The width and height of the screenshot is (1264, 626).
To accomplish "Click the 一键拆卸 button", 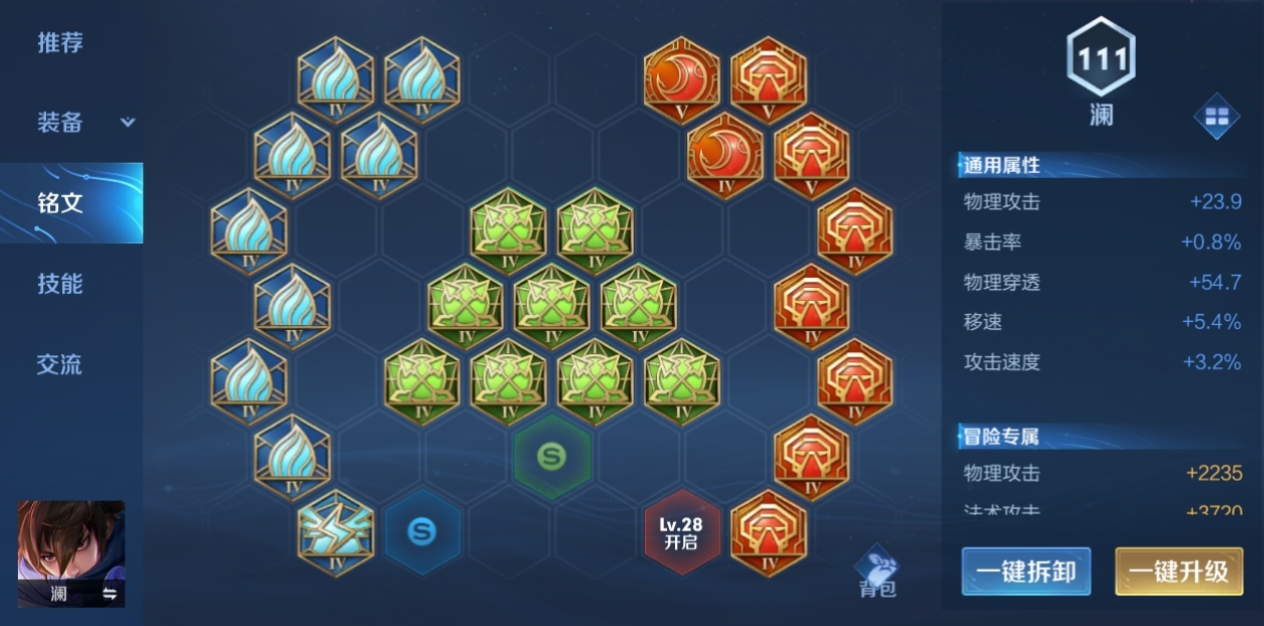I will [x=1026, y=572].
